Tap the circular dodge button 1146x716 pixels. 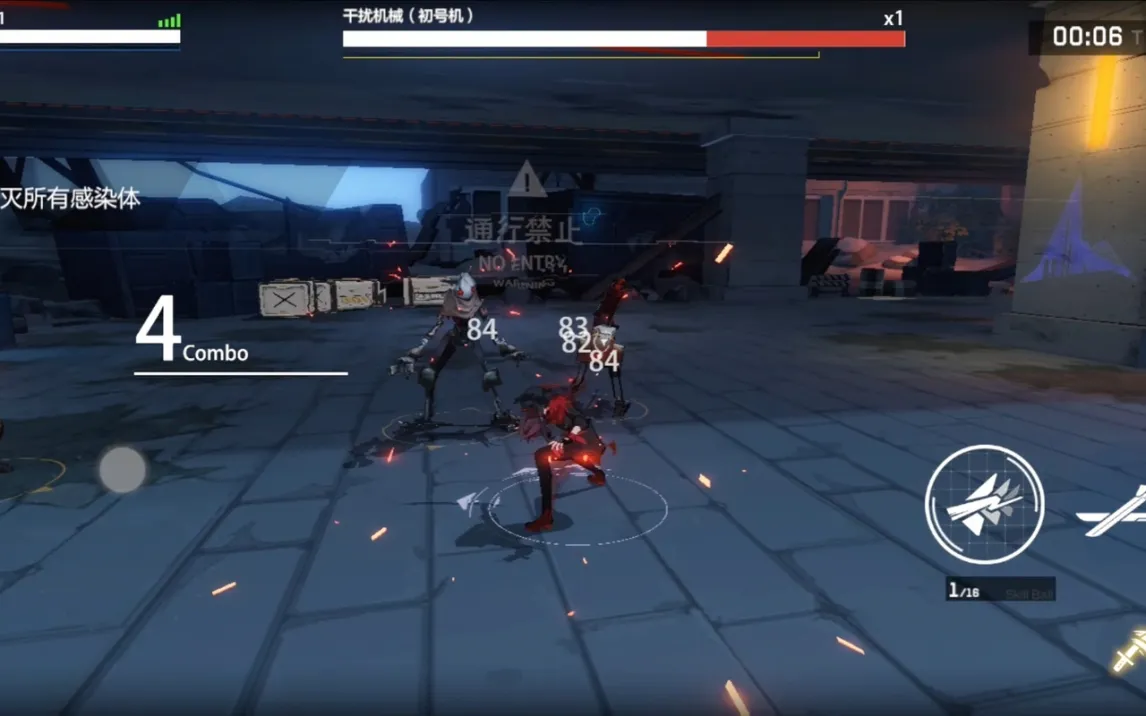tap(984, 504)
